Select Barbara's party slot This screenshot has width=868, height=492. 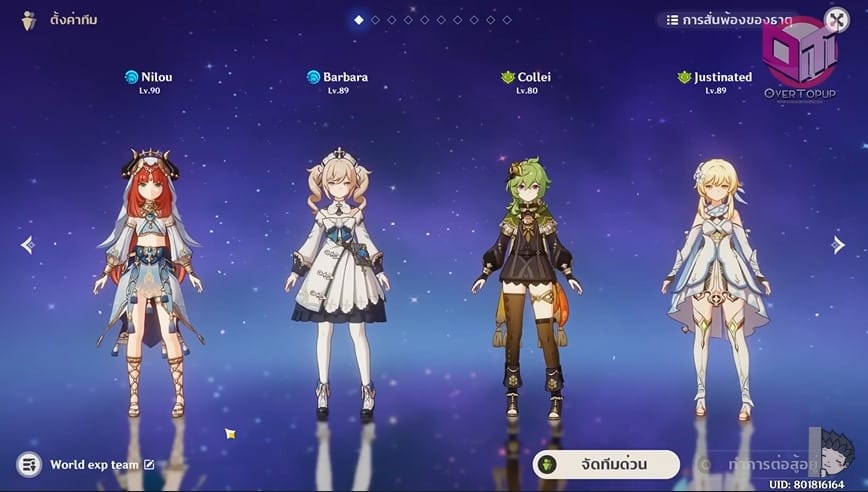click(338, 280)
